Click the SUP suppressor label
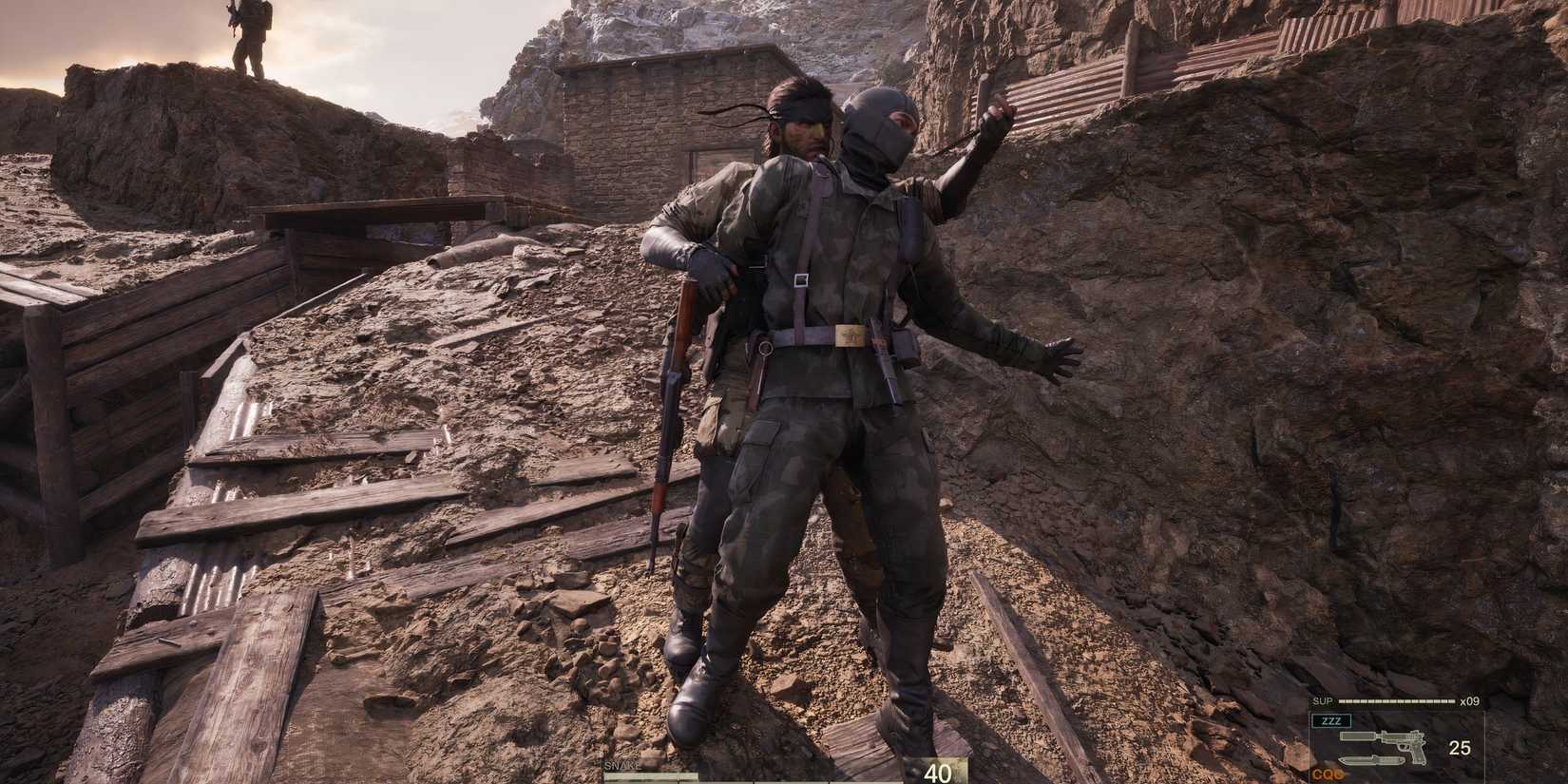This screenshot has height=784, width=1568. (x=1323, y=700)
